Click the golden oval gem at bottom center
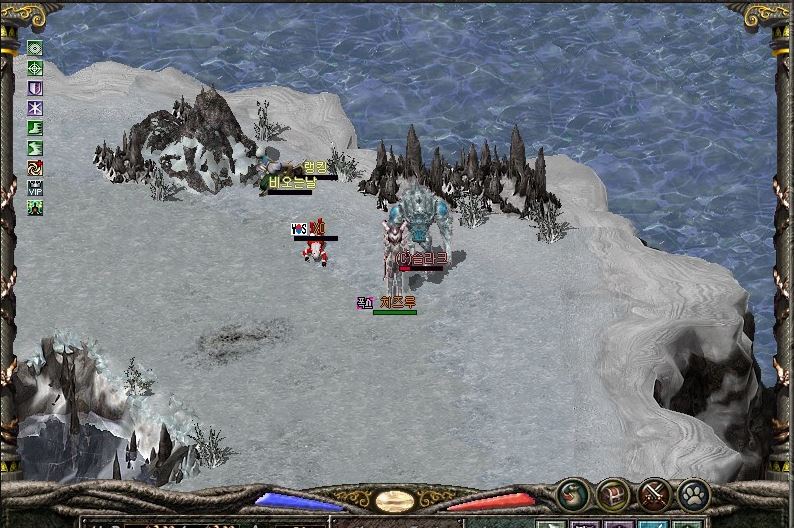Viewport: 794px width, 528px height. 395,501
